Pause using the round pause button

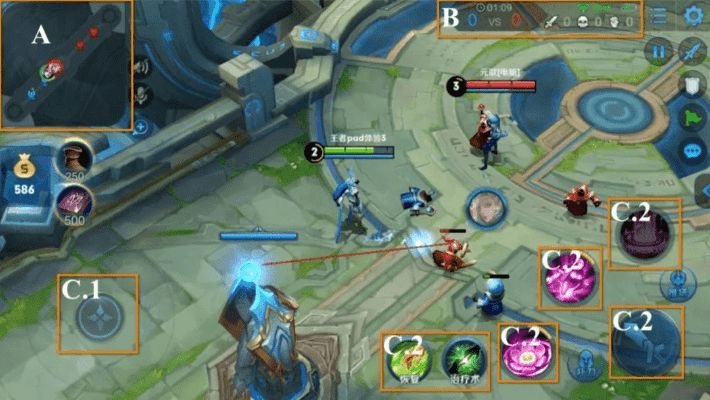(x=658, y=51)
